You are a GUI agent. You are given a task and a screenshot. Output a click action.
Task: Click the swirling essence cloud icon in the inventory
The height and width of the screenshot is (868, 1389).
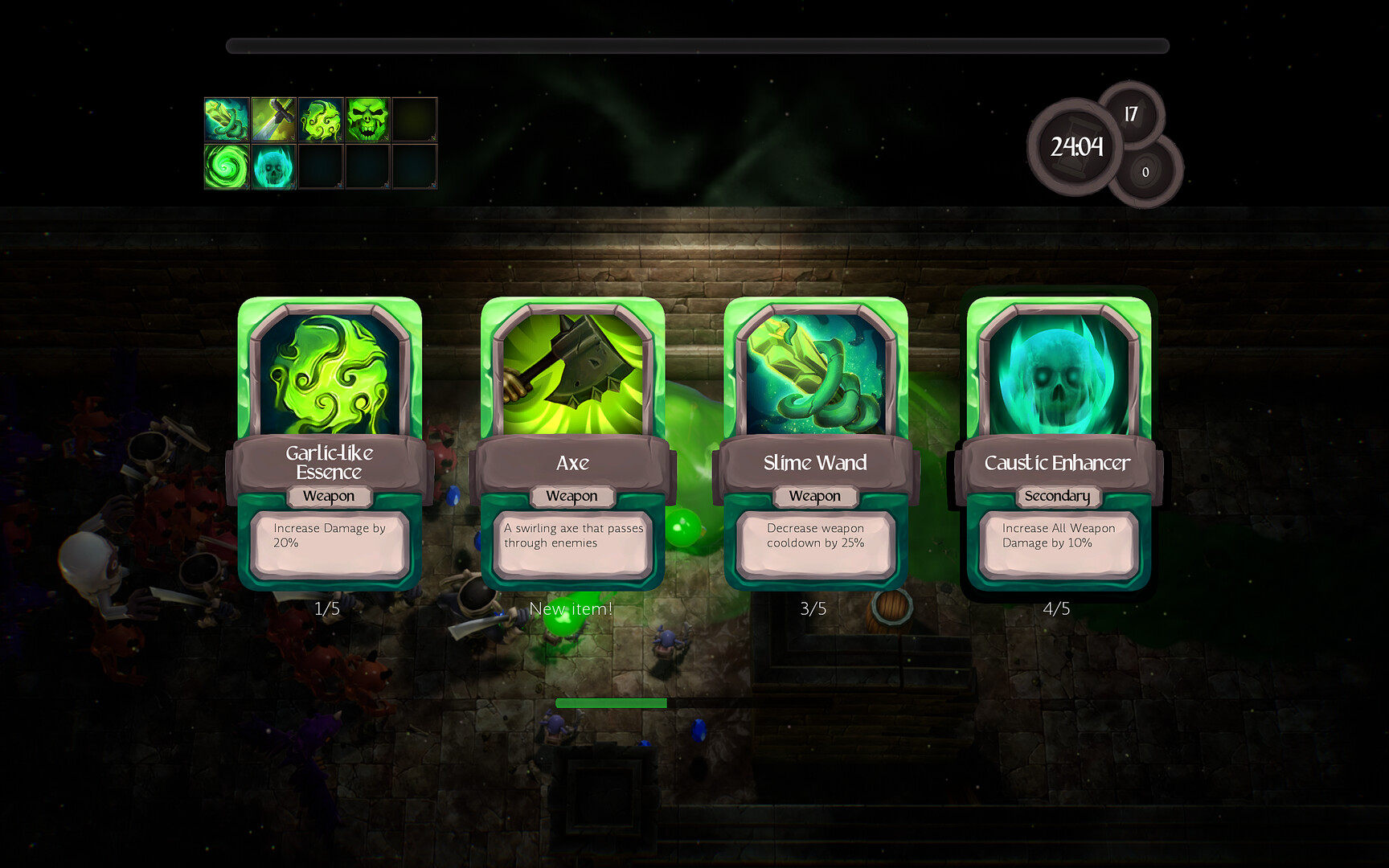(322, 119)
